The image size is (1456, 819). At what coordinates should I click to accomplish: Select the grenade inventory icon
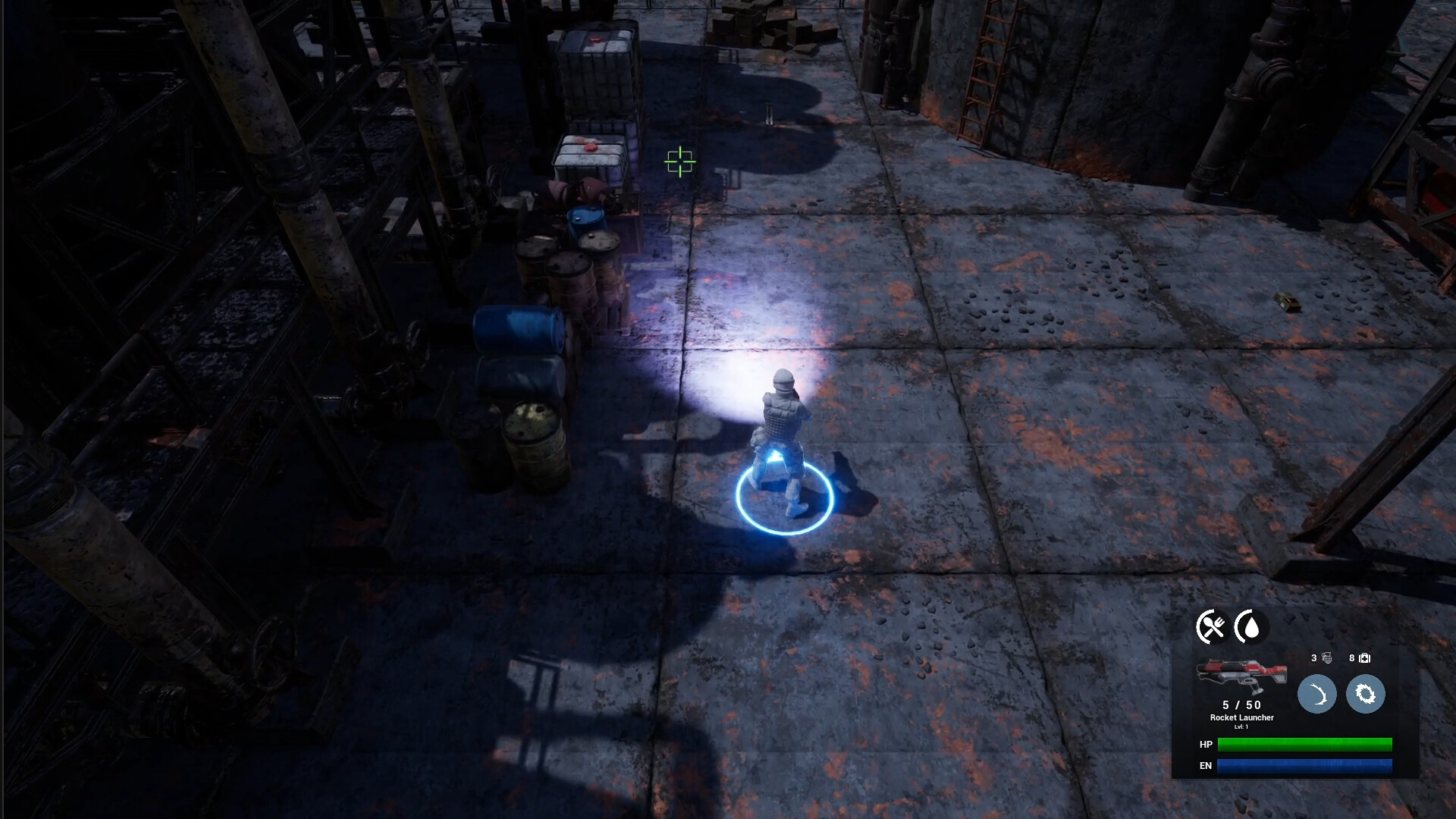(x=1328, y=658)
